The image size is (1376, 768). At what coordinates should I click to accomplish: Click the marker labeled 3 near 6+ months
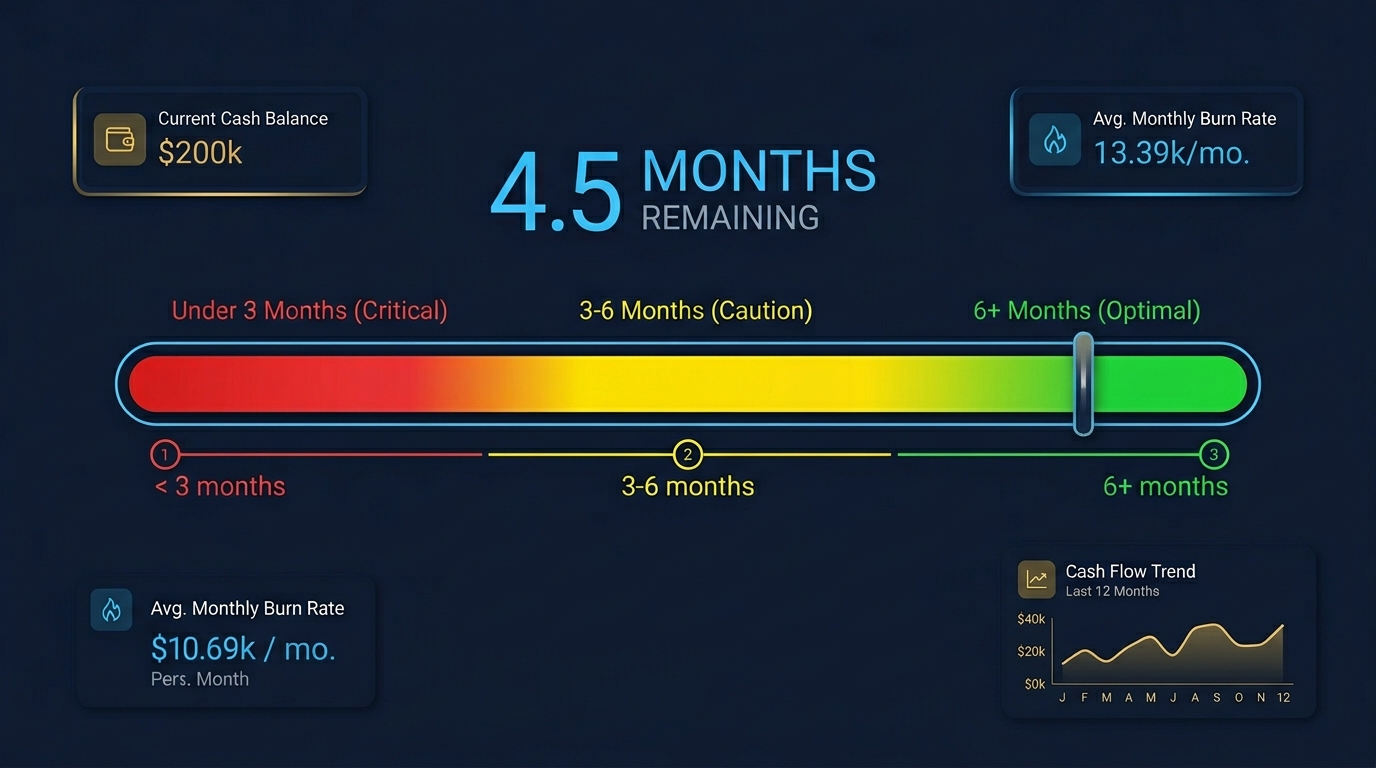(1214, 454)
